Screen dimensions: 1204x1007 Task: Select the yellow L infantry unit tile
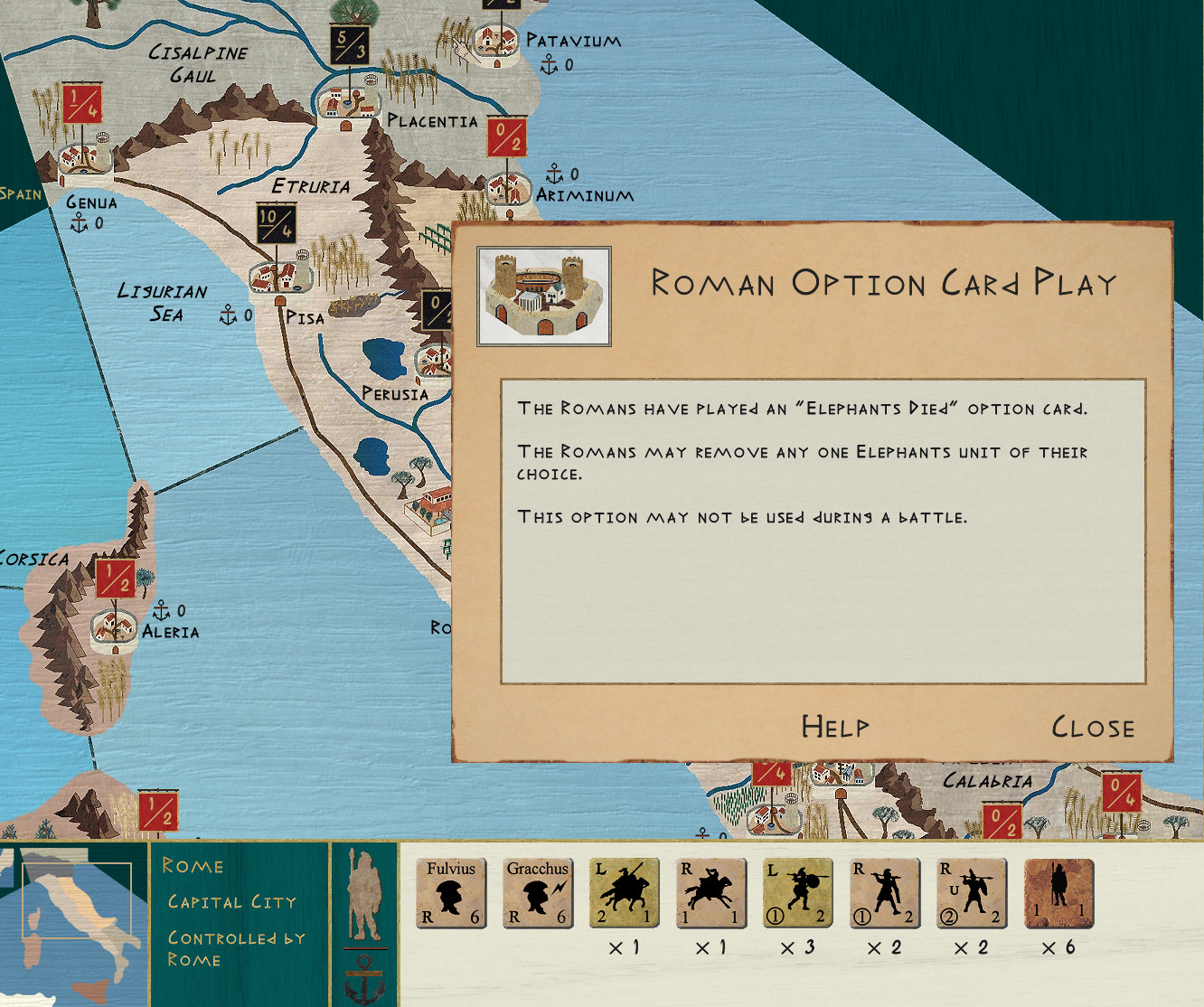[x=797, y=893]
